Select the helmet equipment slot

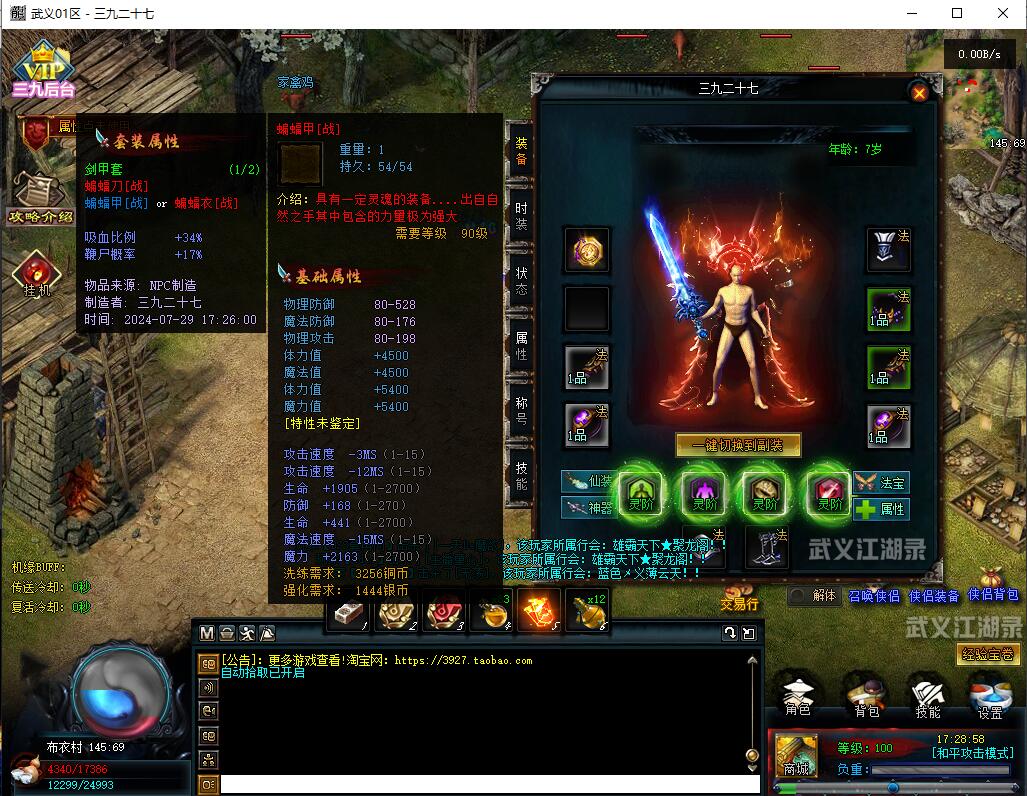pyautogui.click(x=888, y=250)
